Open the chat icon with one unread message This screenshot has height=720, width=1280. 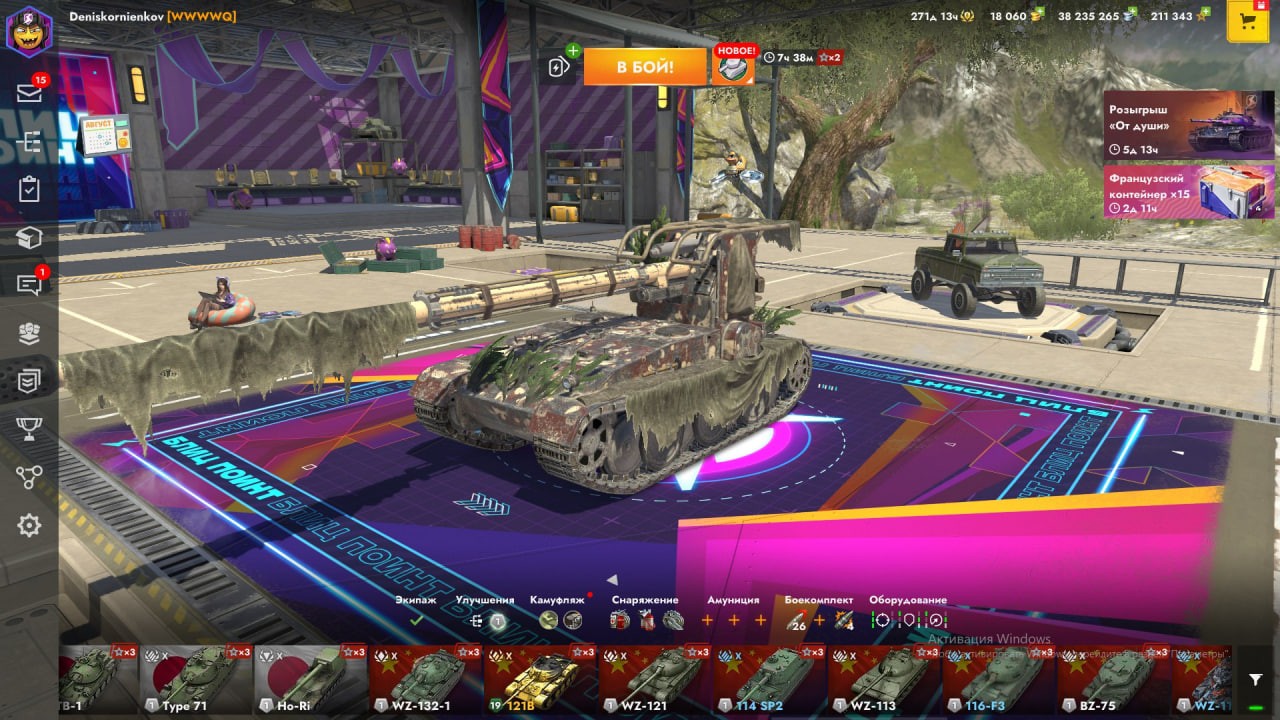coord(29,284)
